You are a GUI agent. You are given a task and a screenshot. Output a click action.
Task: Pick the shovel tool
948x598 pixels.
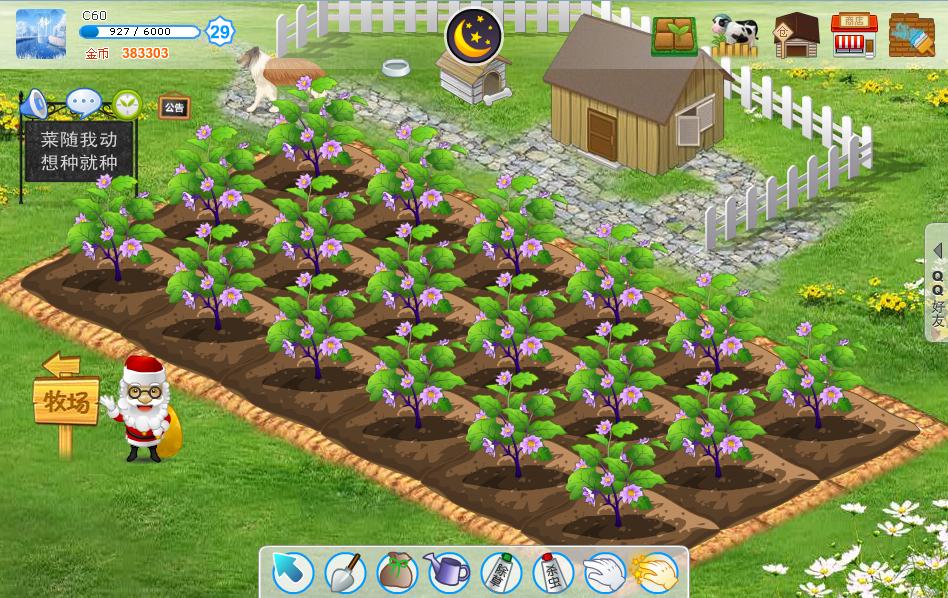click(x=345, y=572)
